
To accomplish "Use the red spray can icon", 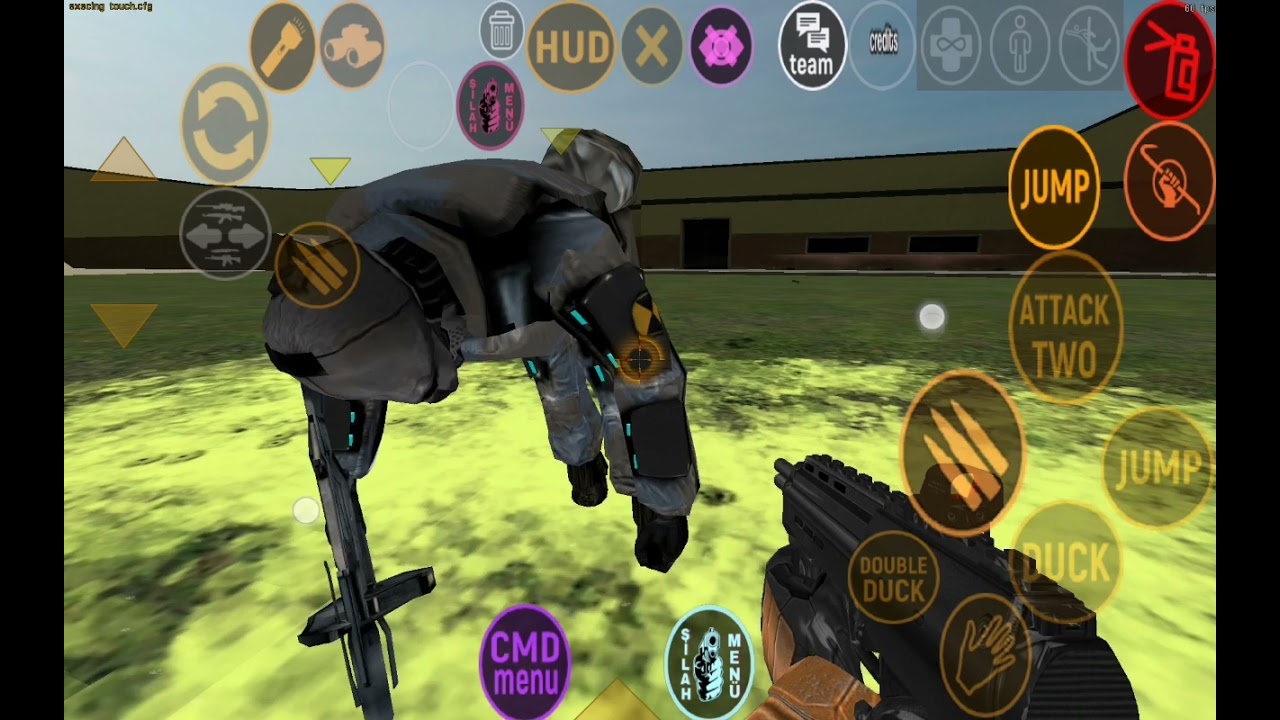I will tap(1169, 58).
